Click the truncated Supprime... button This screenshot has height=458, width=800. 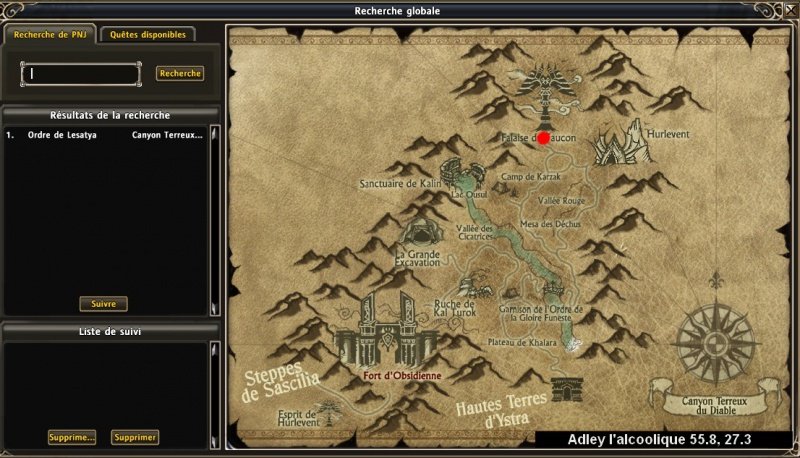tap(72, 437)
